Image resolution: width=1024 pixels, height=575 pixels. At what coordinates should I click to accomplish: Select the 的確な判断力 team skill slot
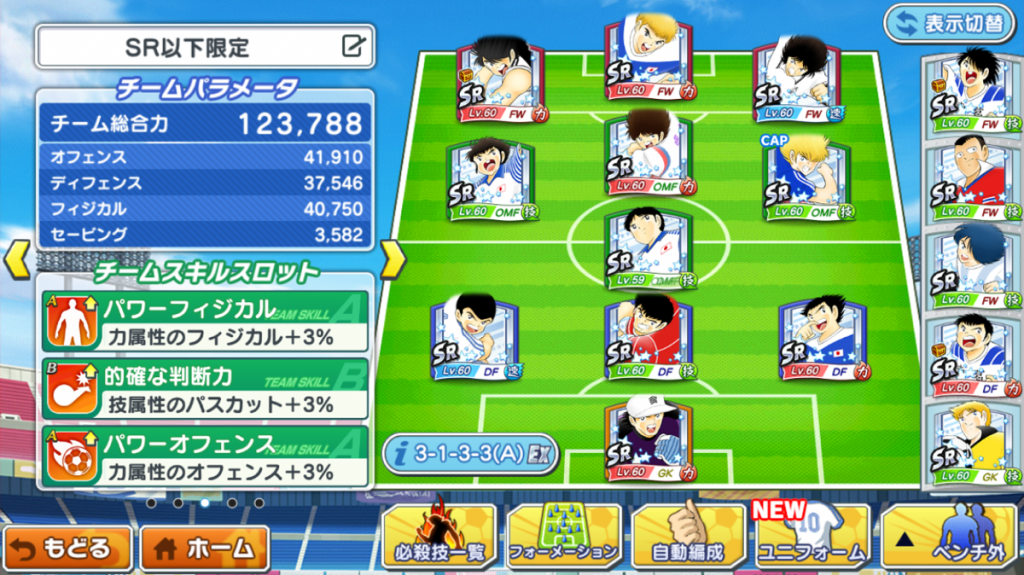coord(204,389)
